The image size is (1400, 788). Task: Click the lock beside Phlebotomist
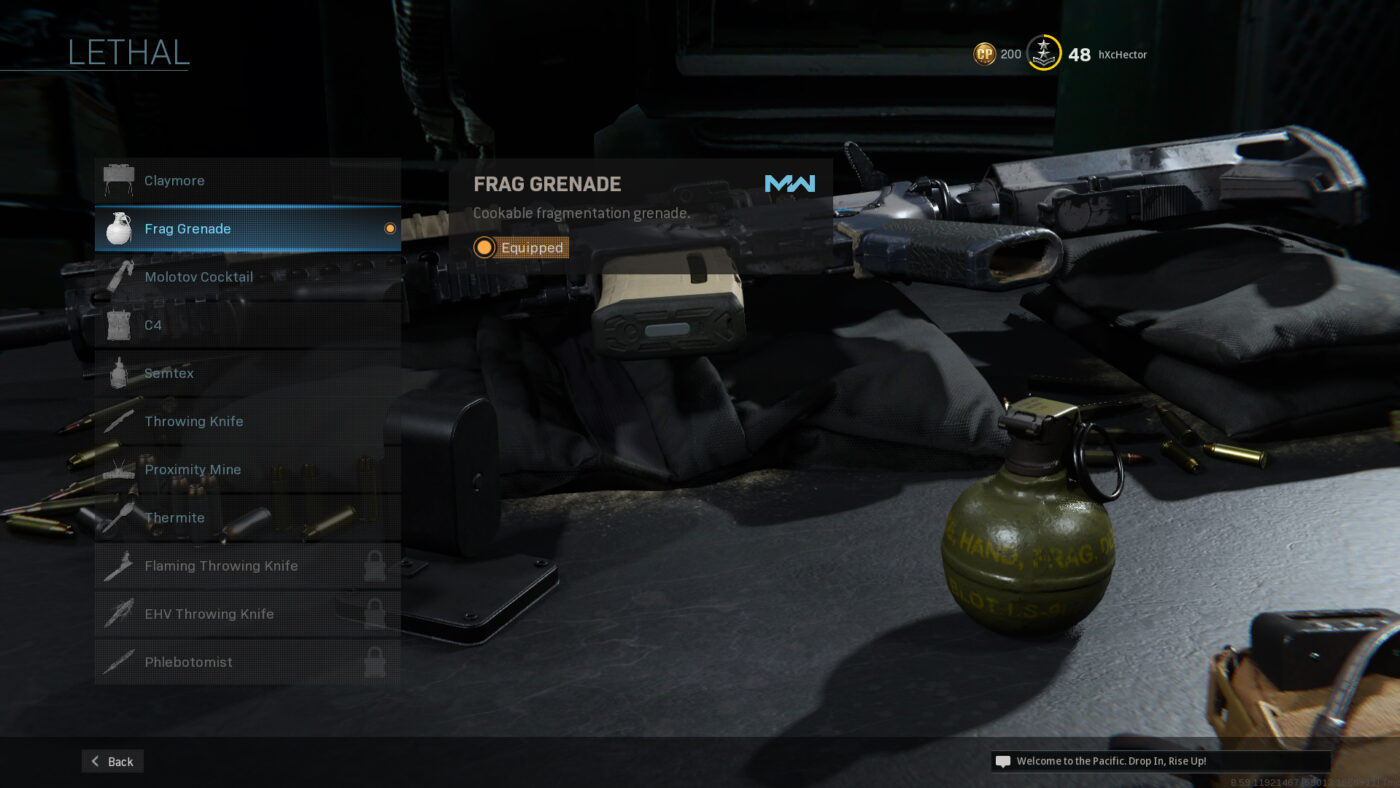376,661
